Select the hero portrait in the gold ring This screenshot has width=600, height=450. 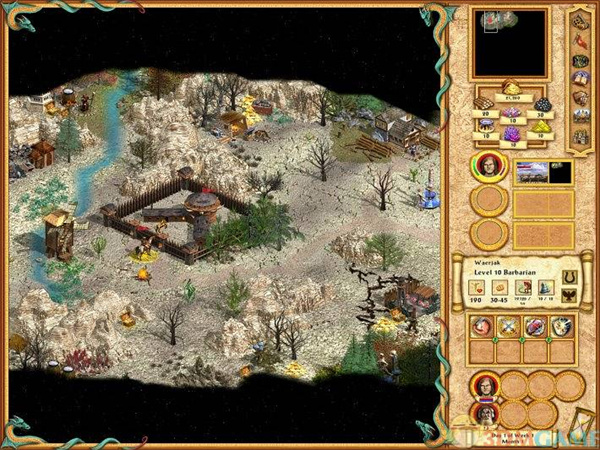(487, 168)
